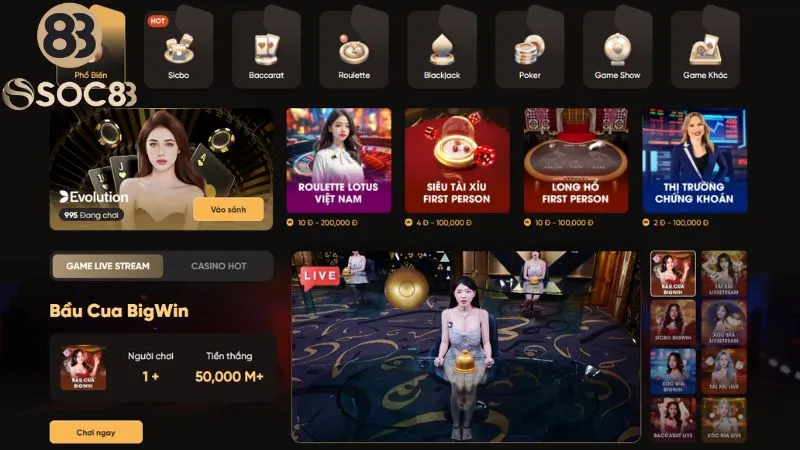The height and width of the screenshot is (450, 800).
Task: Switch to the Casino Hot tab
Action: (x=218, y=266)
